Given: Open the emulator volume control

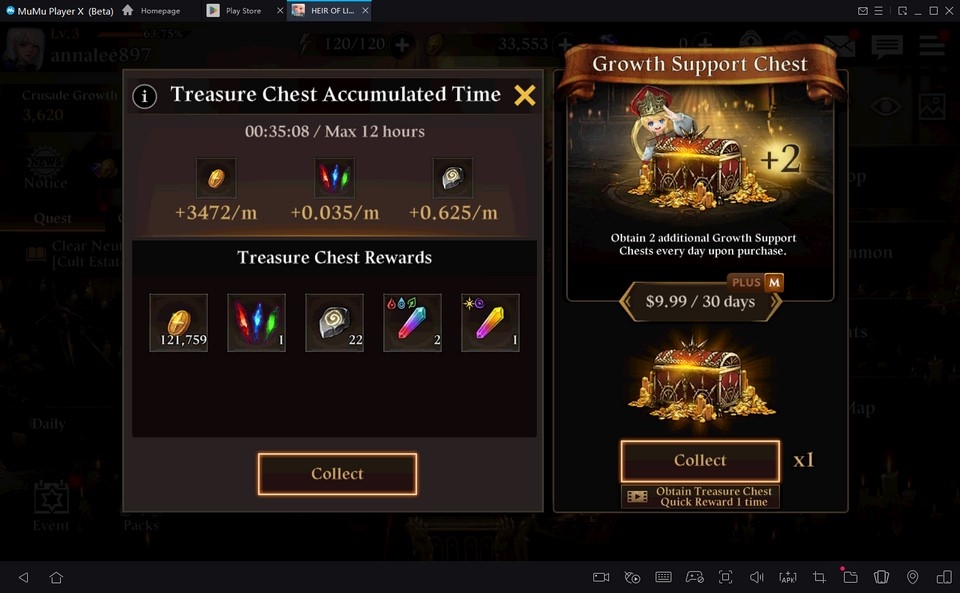Looking at the screenshot, I should click(x=757, y=577).
